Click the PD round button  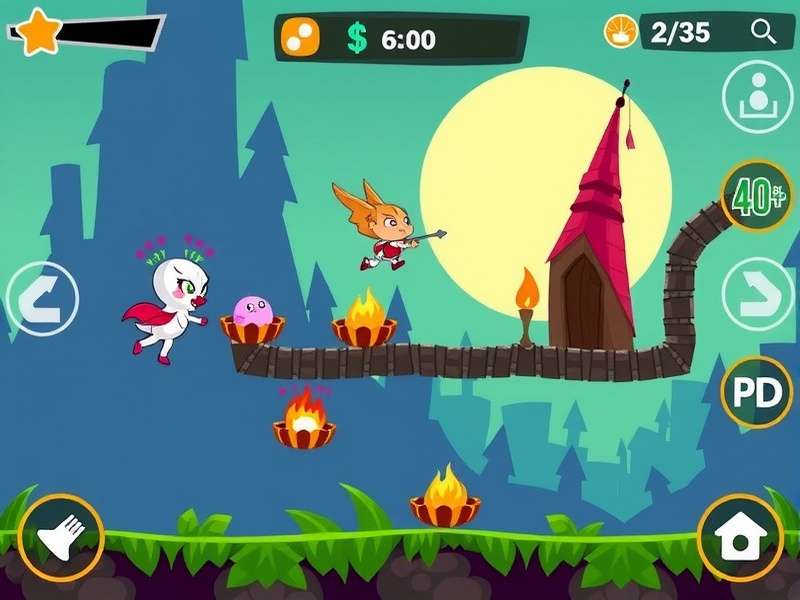point(757,393)
